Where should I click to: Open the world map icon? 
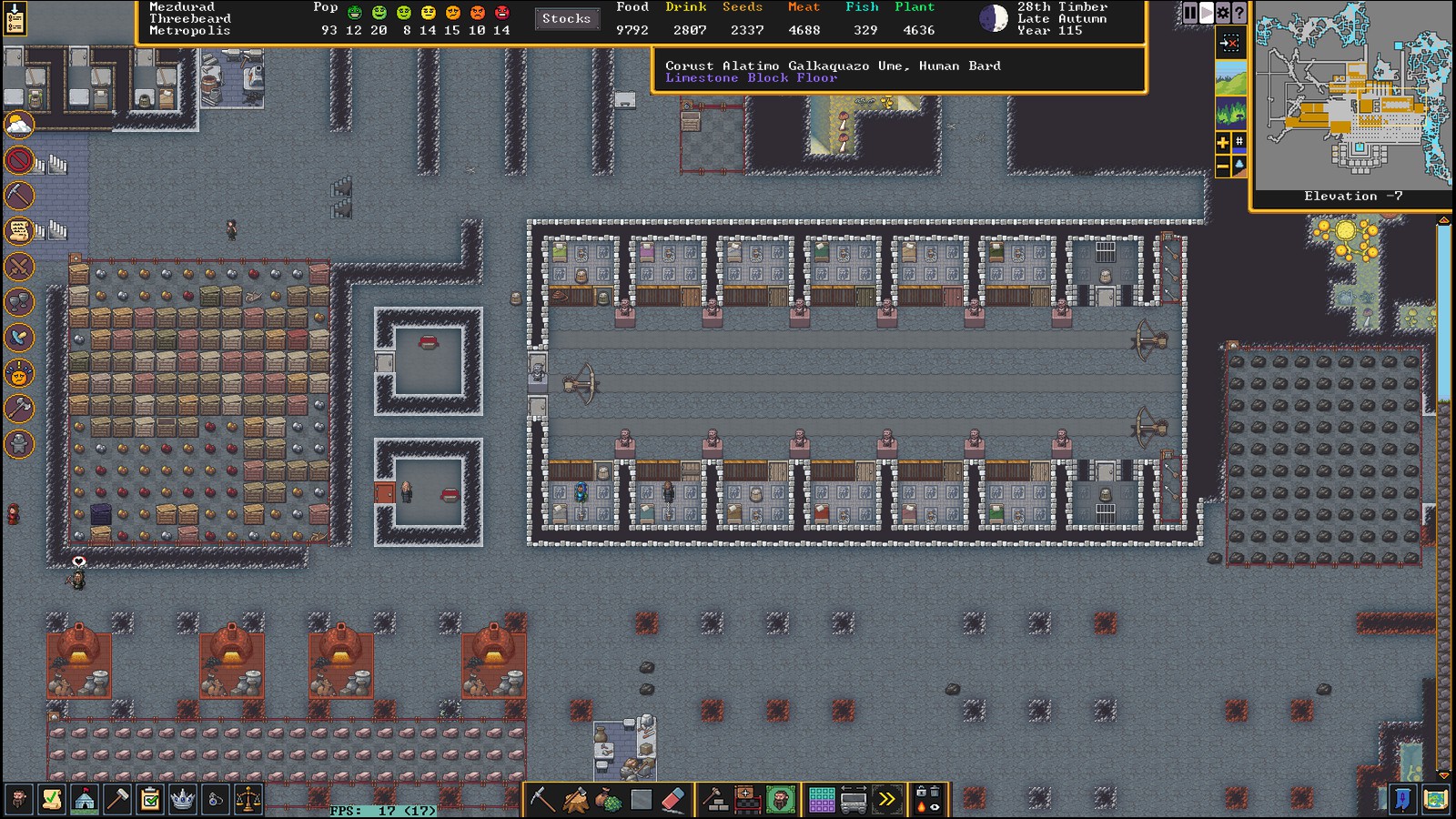1435,800
